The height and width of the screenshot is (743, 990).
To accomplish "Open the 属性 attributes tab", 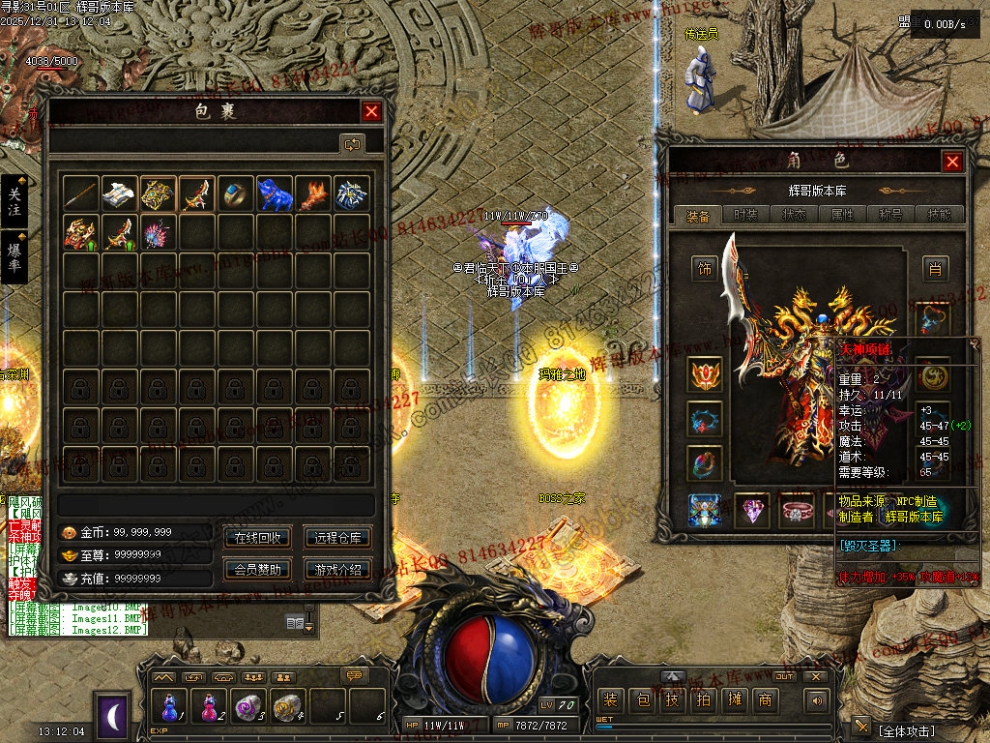I will tap(843, 214).
